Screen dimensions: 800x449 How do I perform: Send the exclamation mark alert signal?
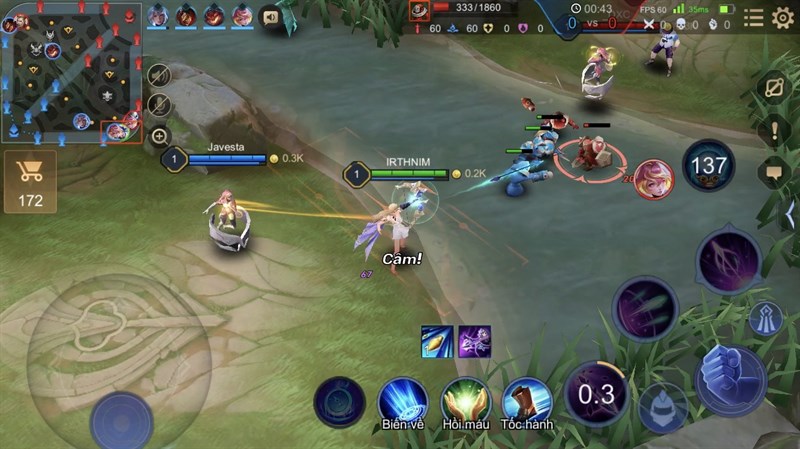click(774, 130)
